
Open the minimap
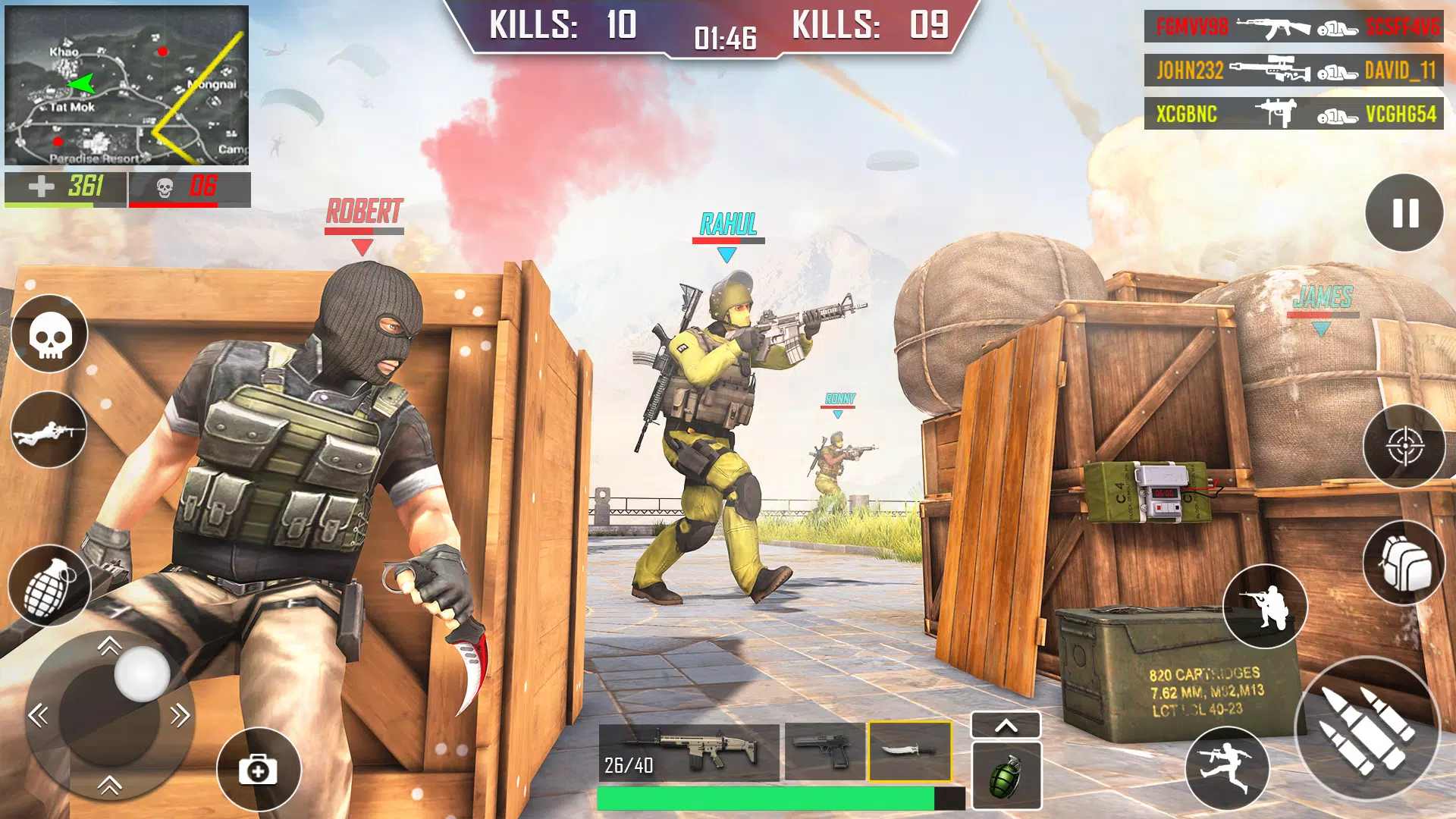point(127,85)
